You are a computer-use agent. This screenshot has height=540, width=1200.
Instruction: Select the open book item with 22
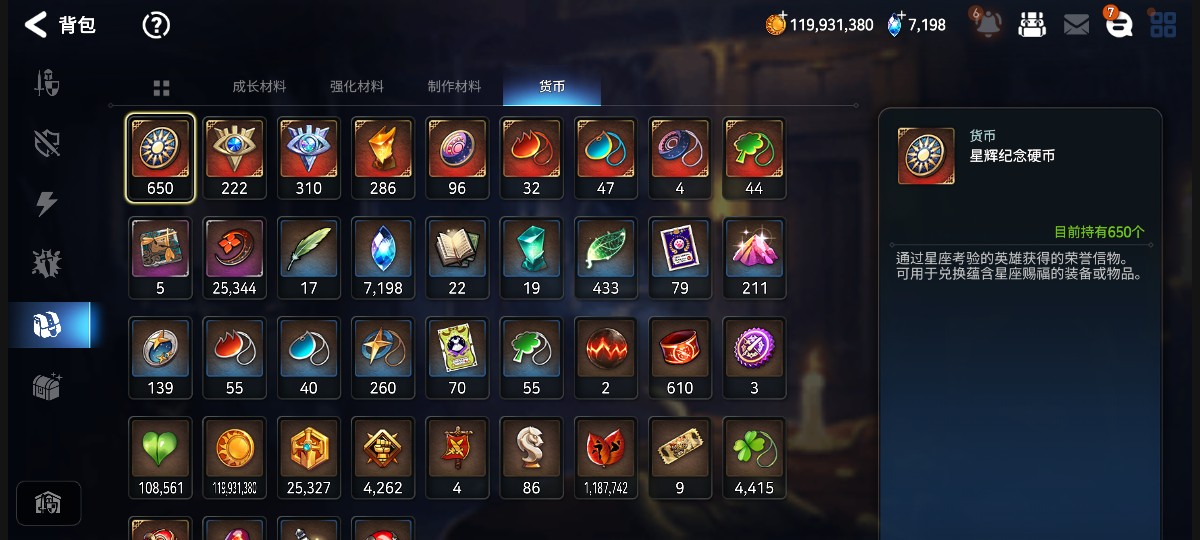point(457,258)
